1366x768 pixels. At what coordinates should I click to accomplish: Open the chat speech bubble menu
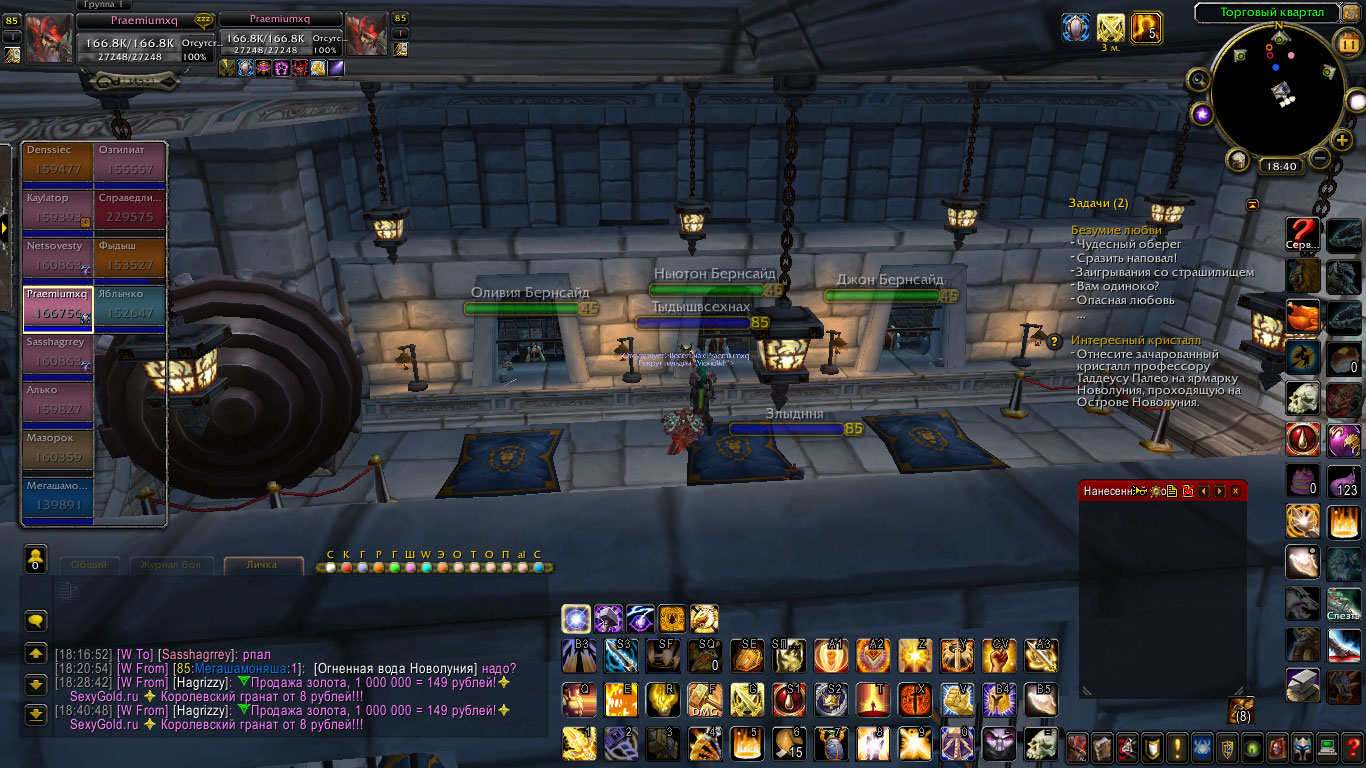click(36, 621)
